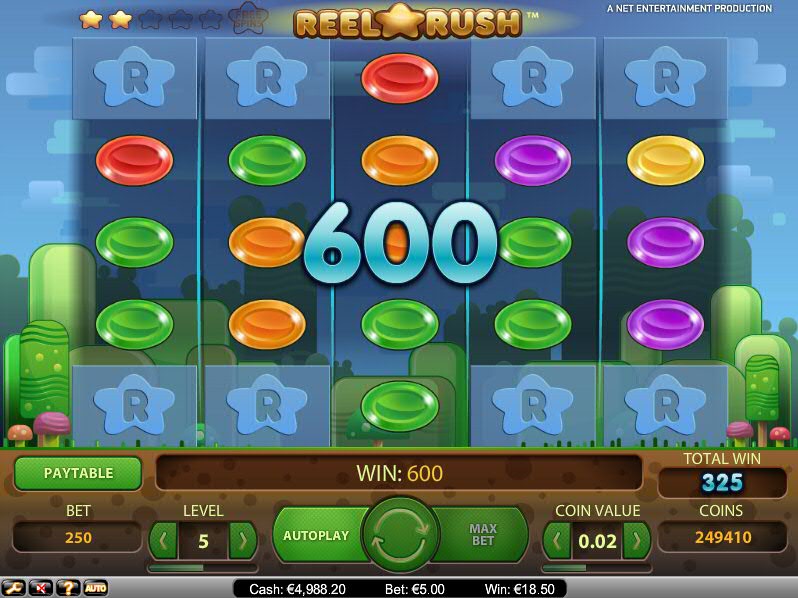Screen dimensions: 798x598
Task: Spin the reels with the circular arrow button
Action: (x=400, y=535)
